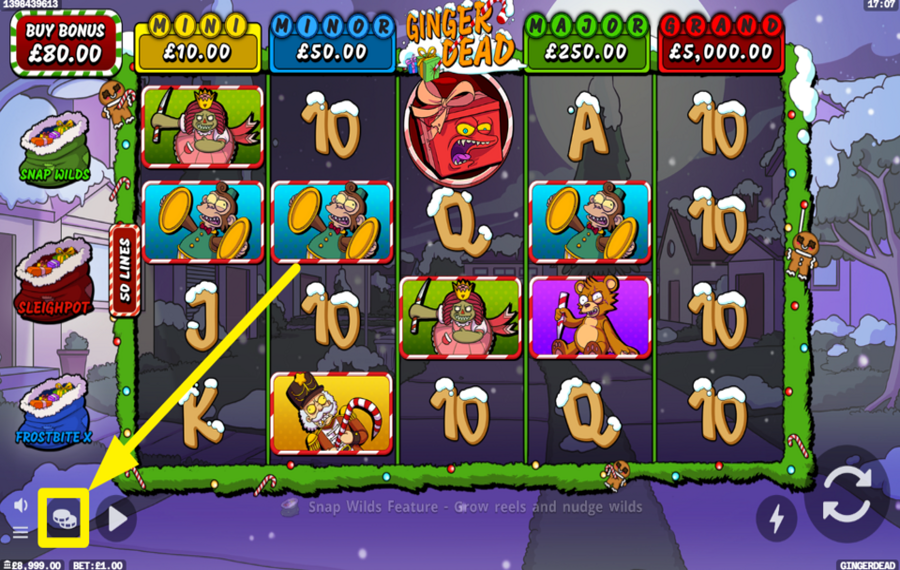Click the 50 Lines paylines tag
Viewport: 900px width, 570px height.
click(x=125, y=270)
